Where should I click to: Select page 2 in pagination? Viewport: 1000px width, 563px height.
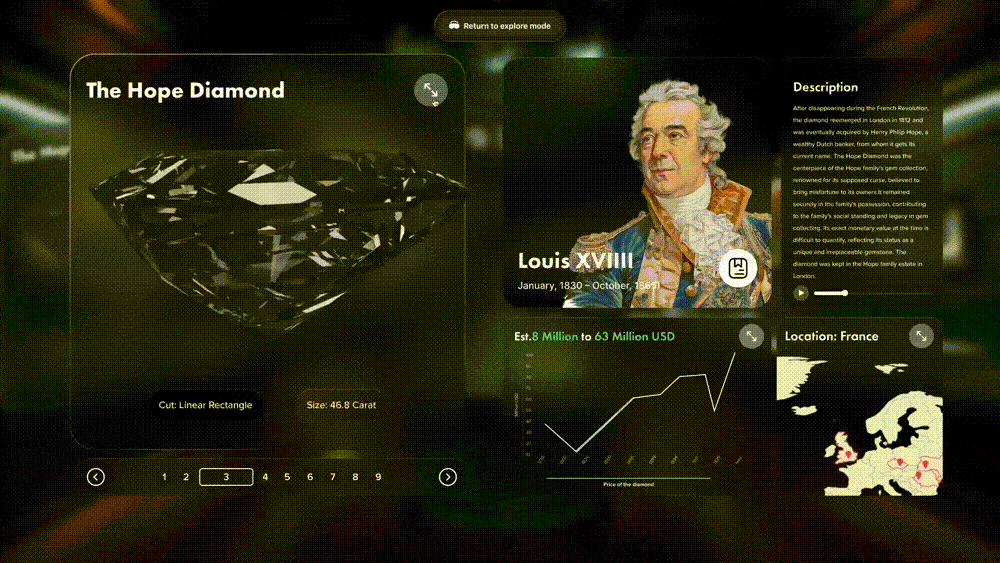pyautogui.click(x=186, y=477)
